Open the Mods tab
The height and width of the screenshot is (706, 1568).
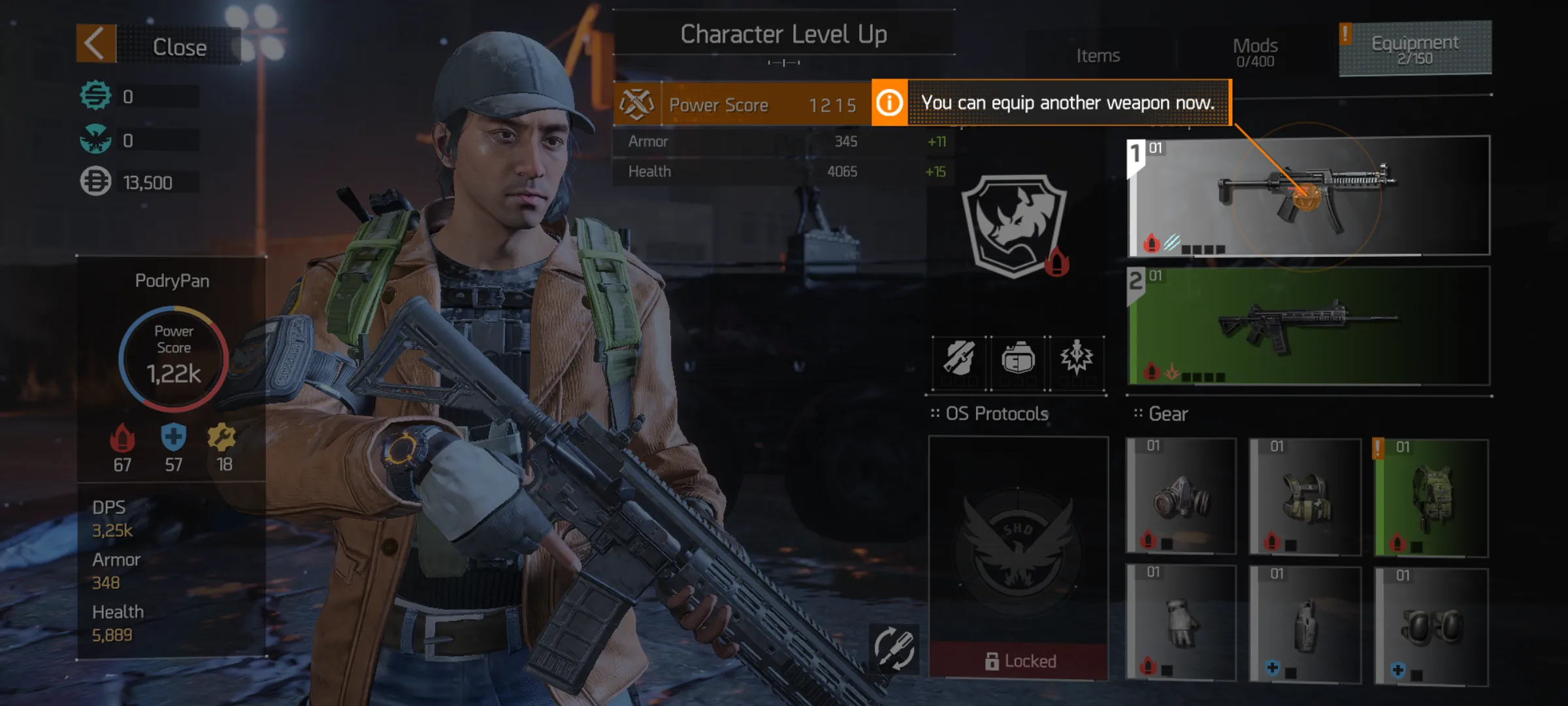1254,52
